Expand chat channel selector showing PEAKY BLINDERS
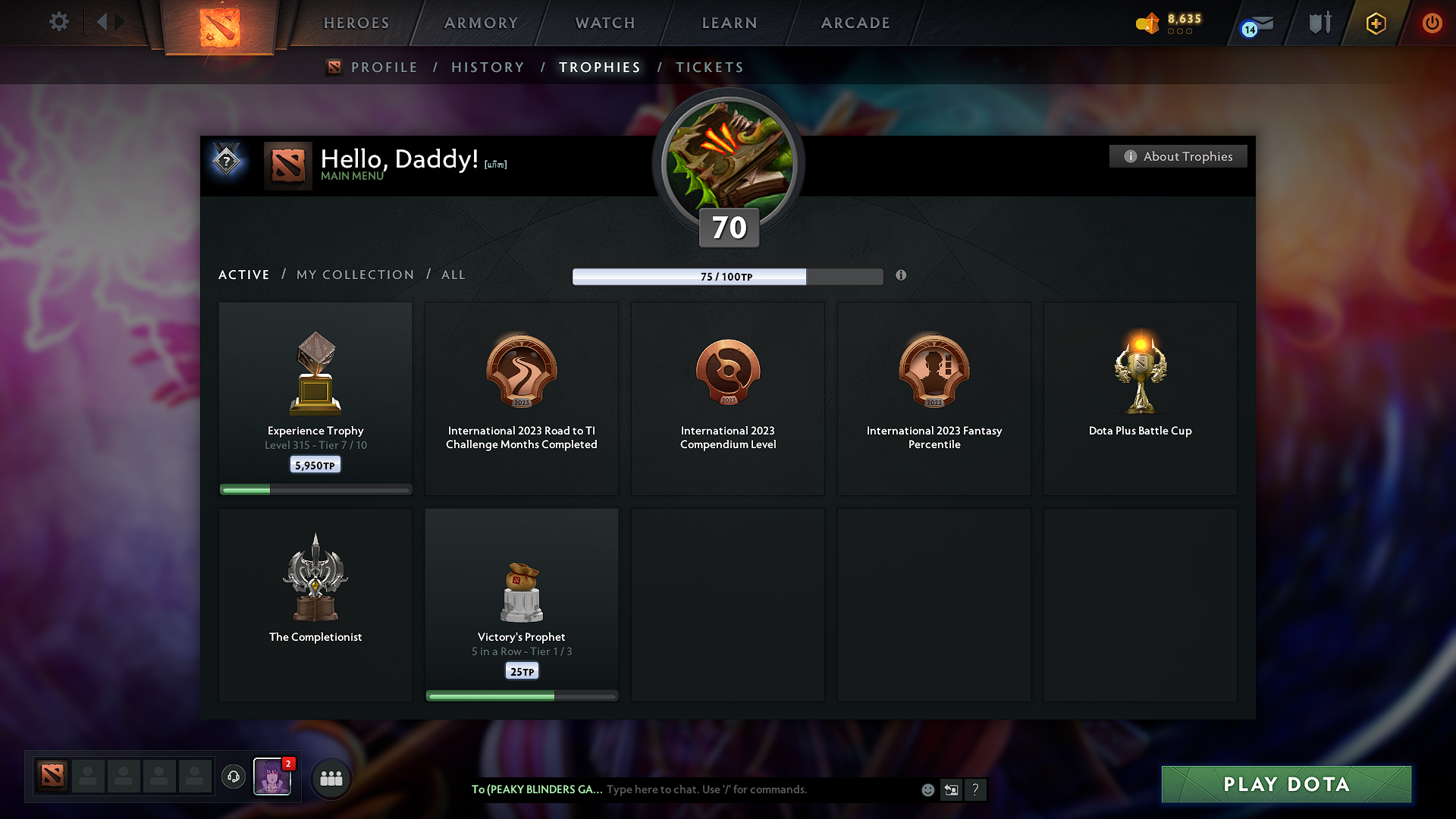Image resolution: width=1456 pixels, height=819 pixels. (x=536, y=789)
